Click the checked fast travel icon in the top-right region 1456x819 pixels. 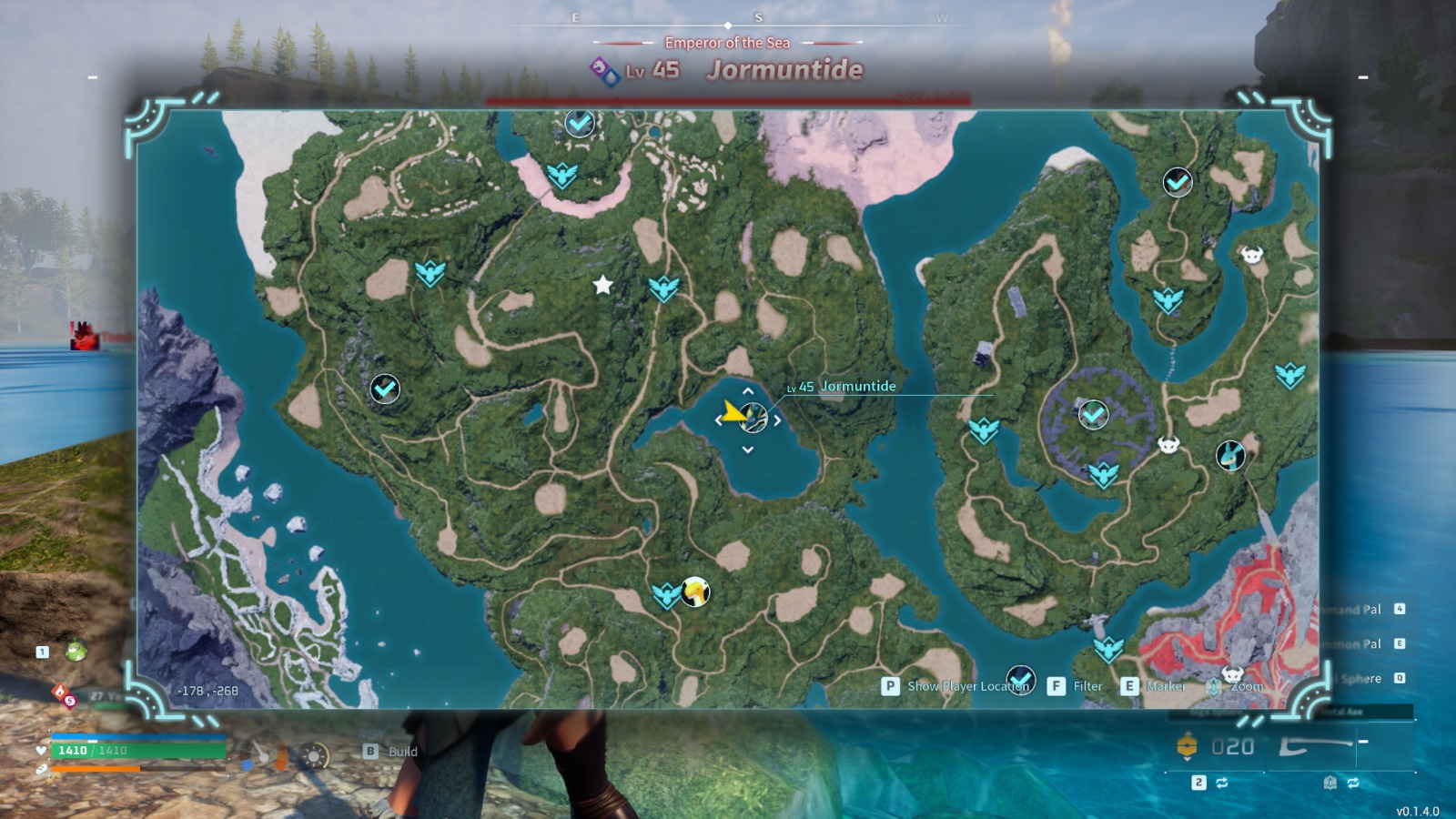click(1176, 183)
